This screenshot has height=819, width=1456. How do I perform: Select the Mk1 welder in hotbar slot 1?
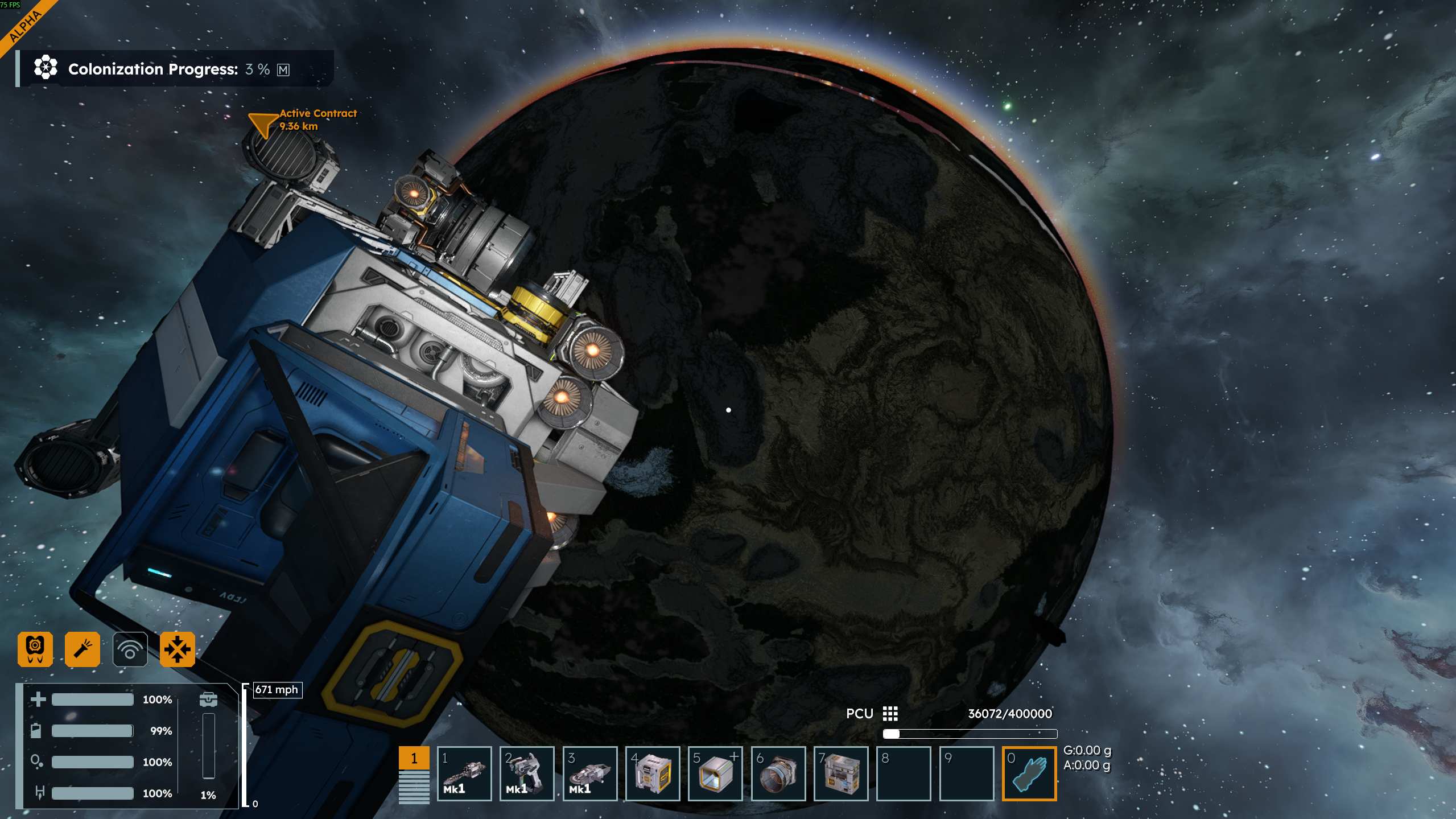(464, 773)
